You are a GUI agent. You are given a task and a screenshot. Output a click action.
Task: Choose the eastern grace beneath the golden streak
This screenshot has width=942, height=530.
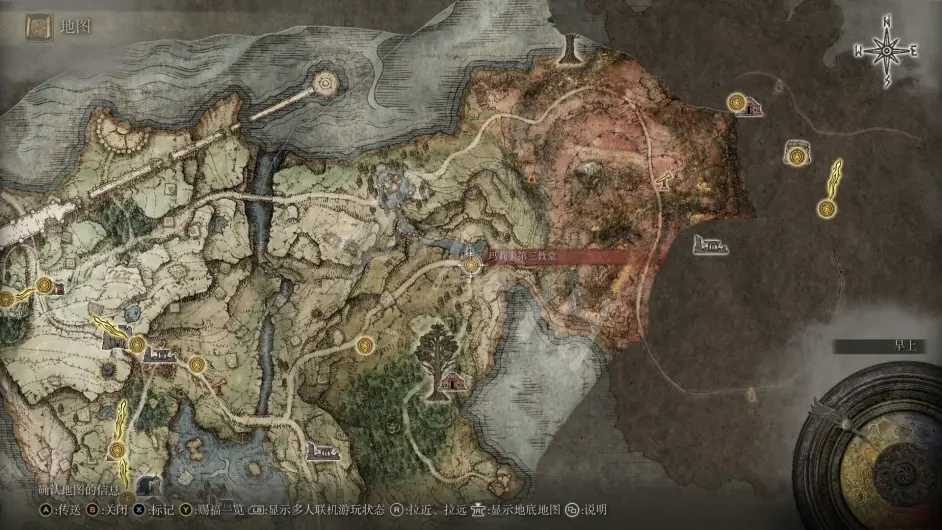click(826, 208)
